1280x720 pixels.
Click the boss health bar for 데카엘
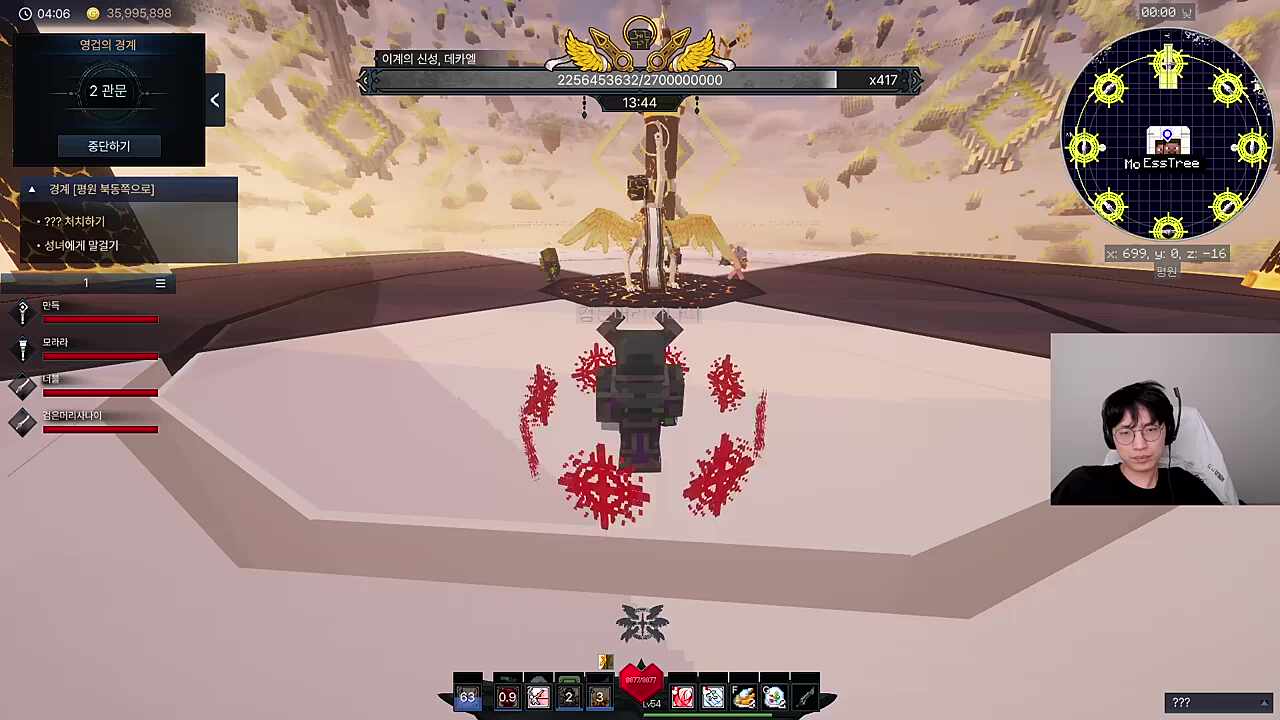point(640,80)
